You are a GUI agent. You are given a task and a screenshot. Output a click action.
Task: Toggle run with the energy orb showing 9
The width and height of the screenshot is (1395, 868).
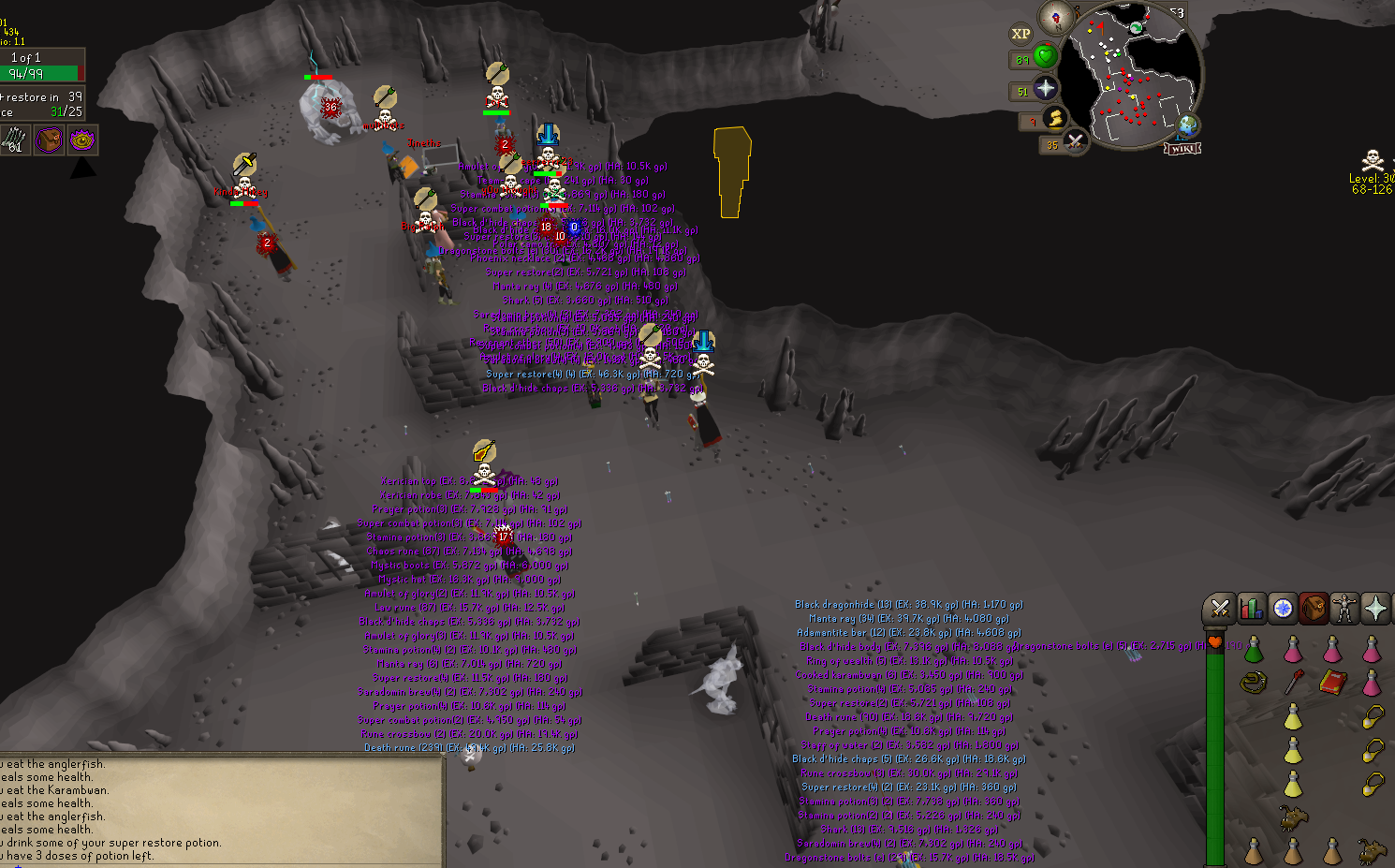[1055, 118]
